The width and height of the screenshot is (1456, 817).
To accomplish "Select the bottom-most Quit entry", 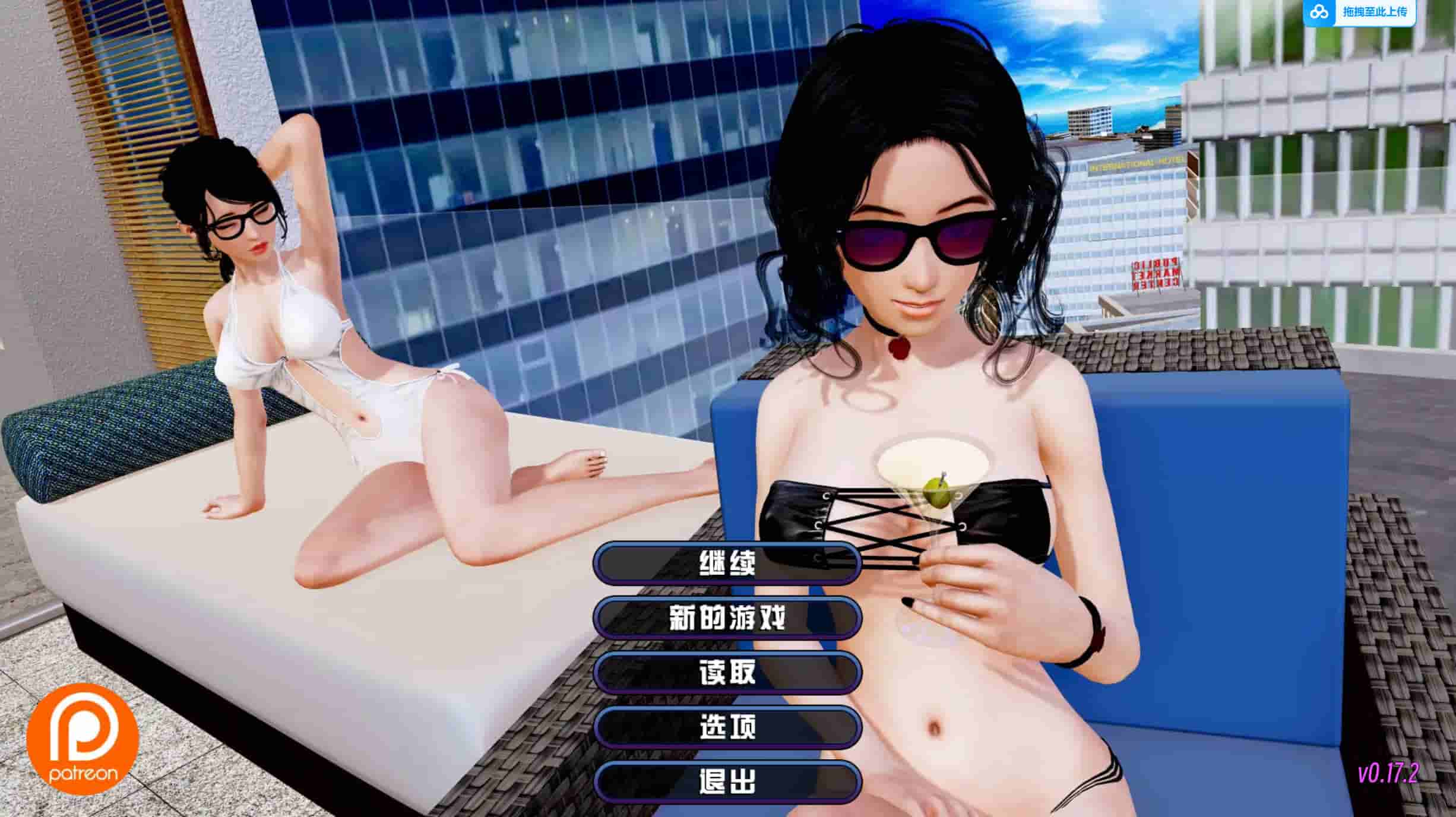I will [x=729, y=784].
